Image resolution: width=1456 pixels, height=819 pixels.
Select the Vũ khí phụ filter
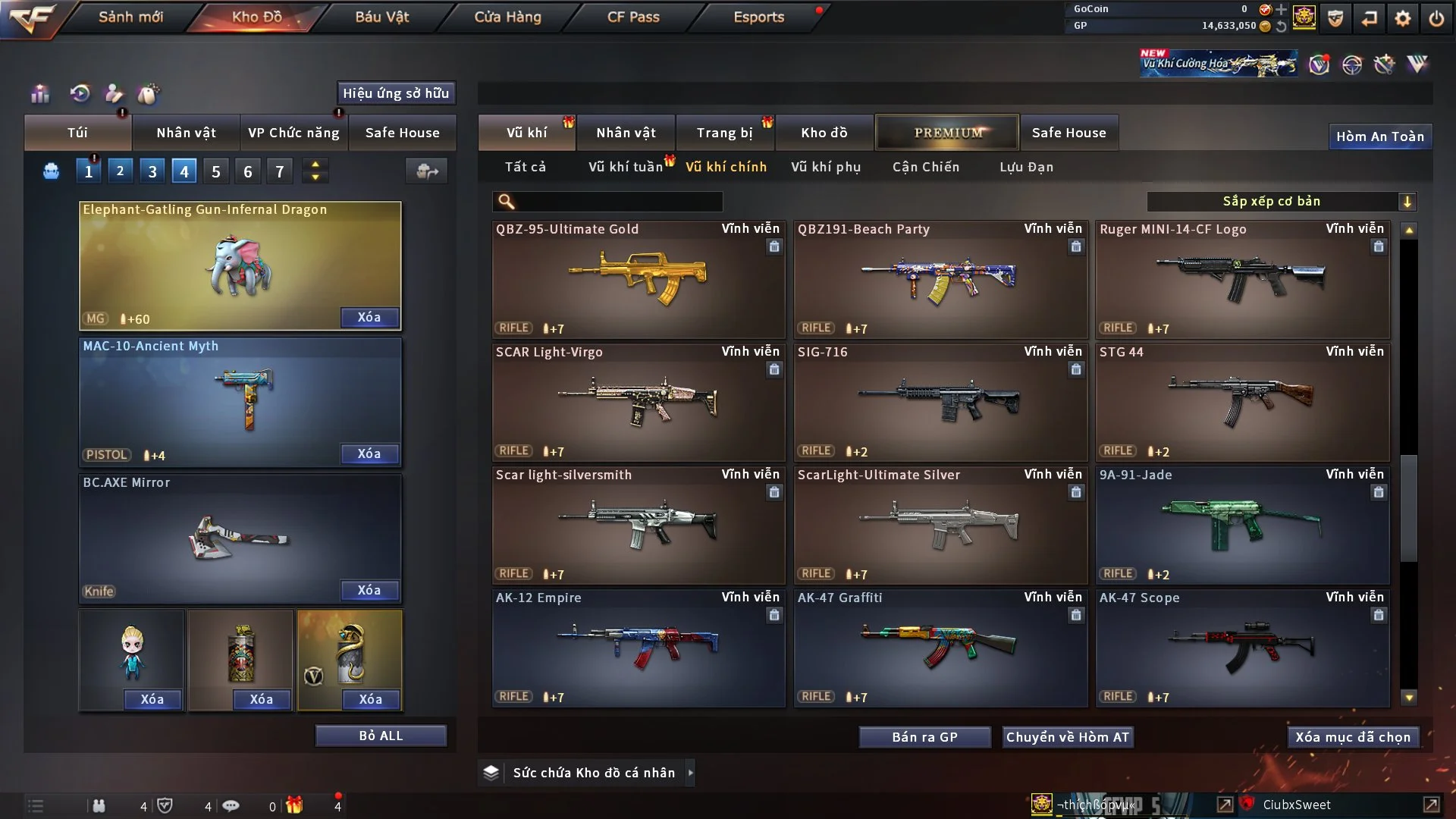tap(825, 167)
